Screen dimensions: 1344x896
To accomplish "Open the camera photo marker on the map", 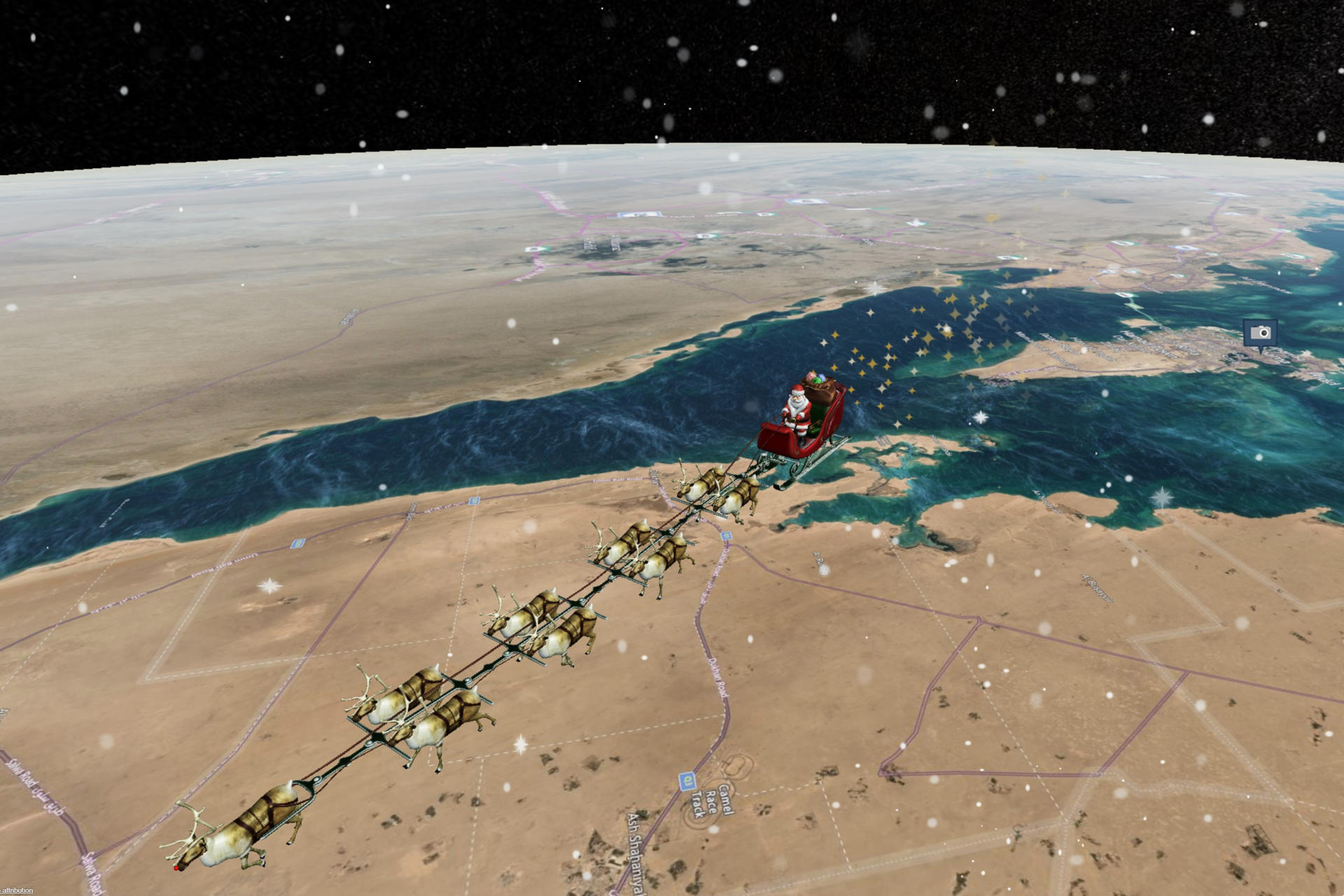I will click(1260, 333).
